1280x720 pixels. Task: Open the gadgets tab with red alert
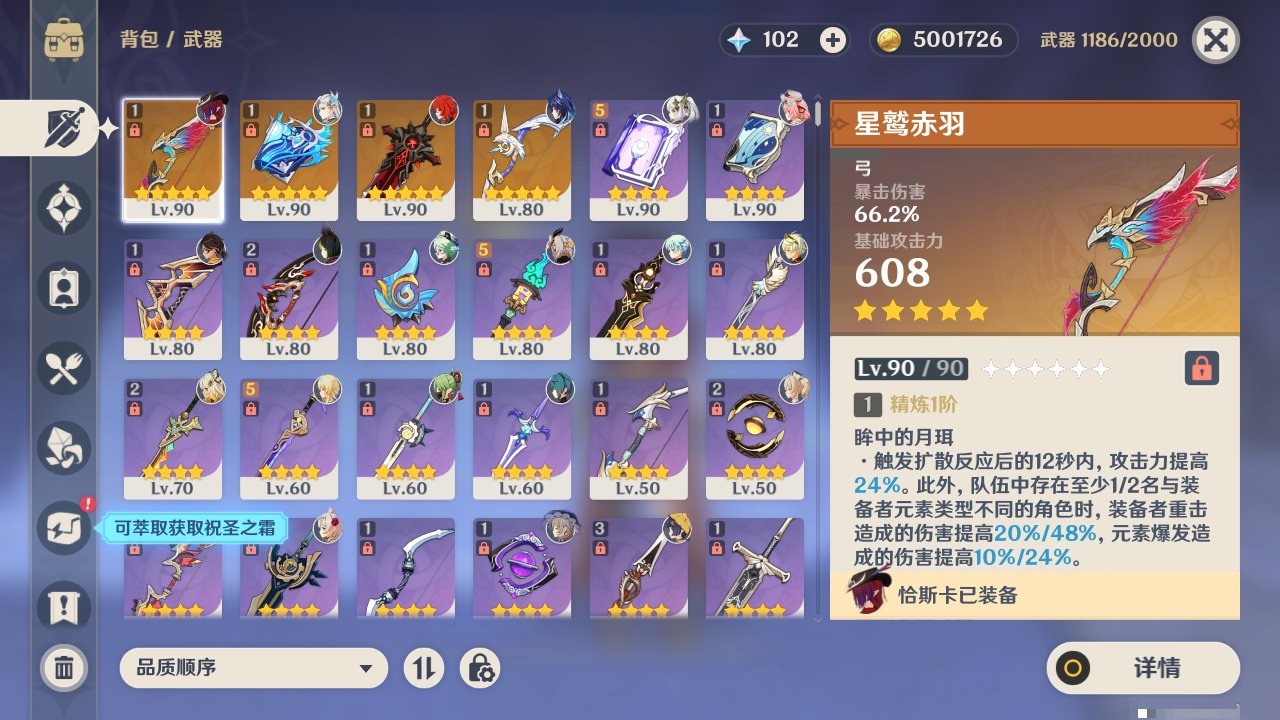[64, 527]
